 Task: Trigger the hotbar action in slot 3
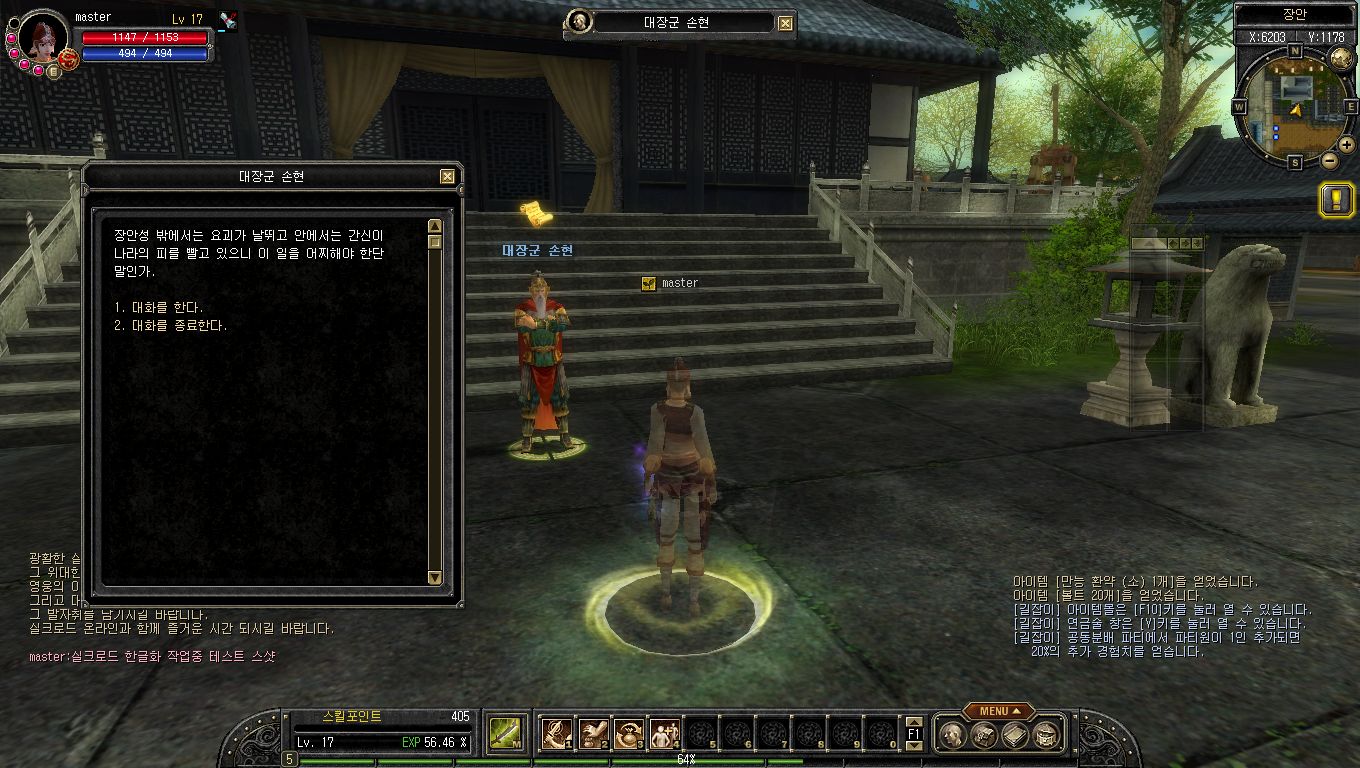(x=629, y=734)
